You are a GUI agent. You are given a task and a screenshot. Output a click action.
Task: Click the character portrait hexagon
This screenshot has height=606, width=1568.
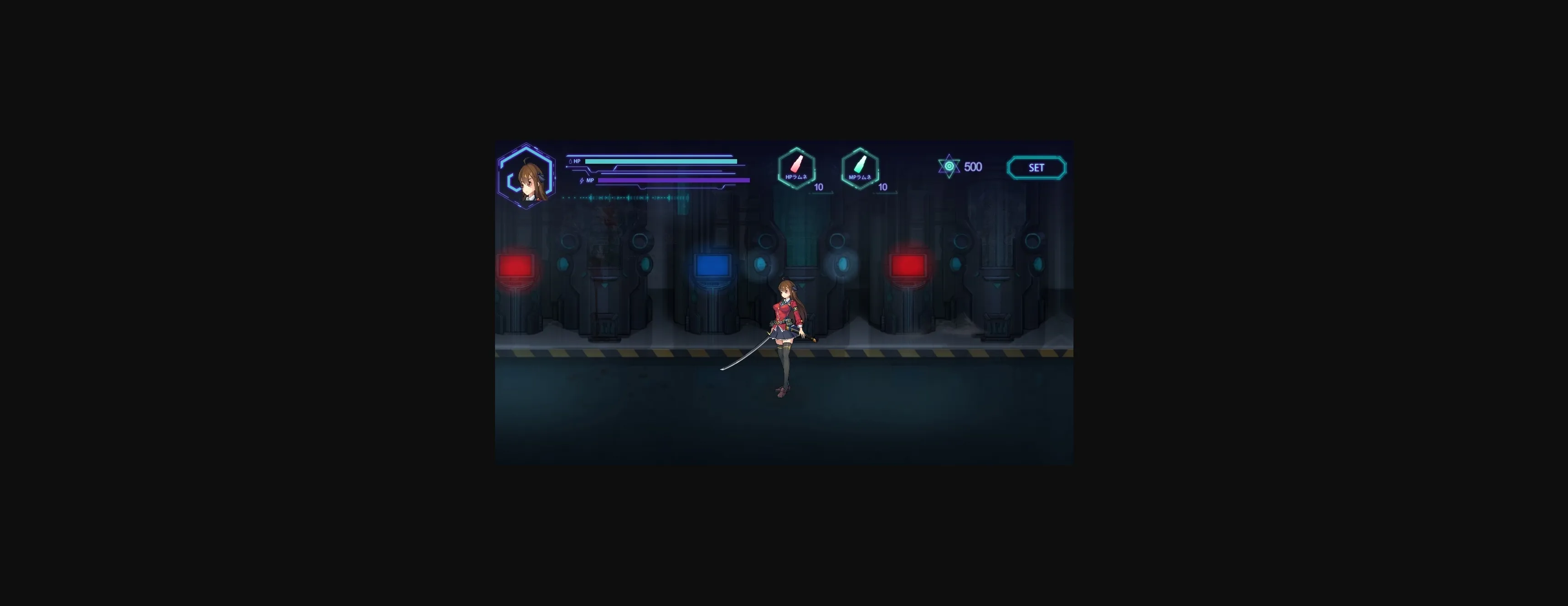[527, 176]
